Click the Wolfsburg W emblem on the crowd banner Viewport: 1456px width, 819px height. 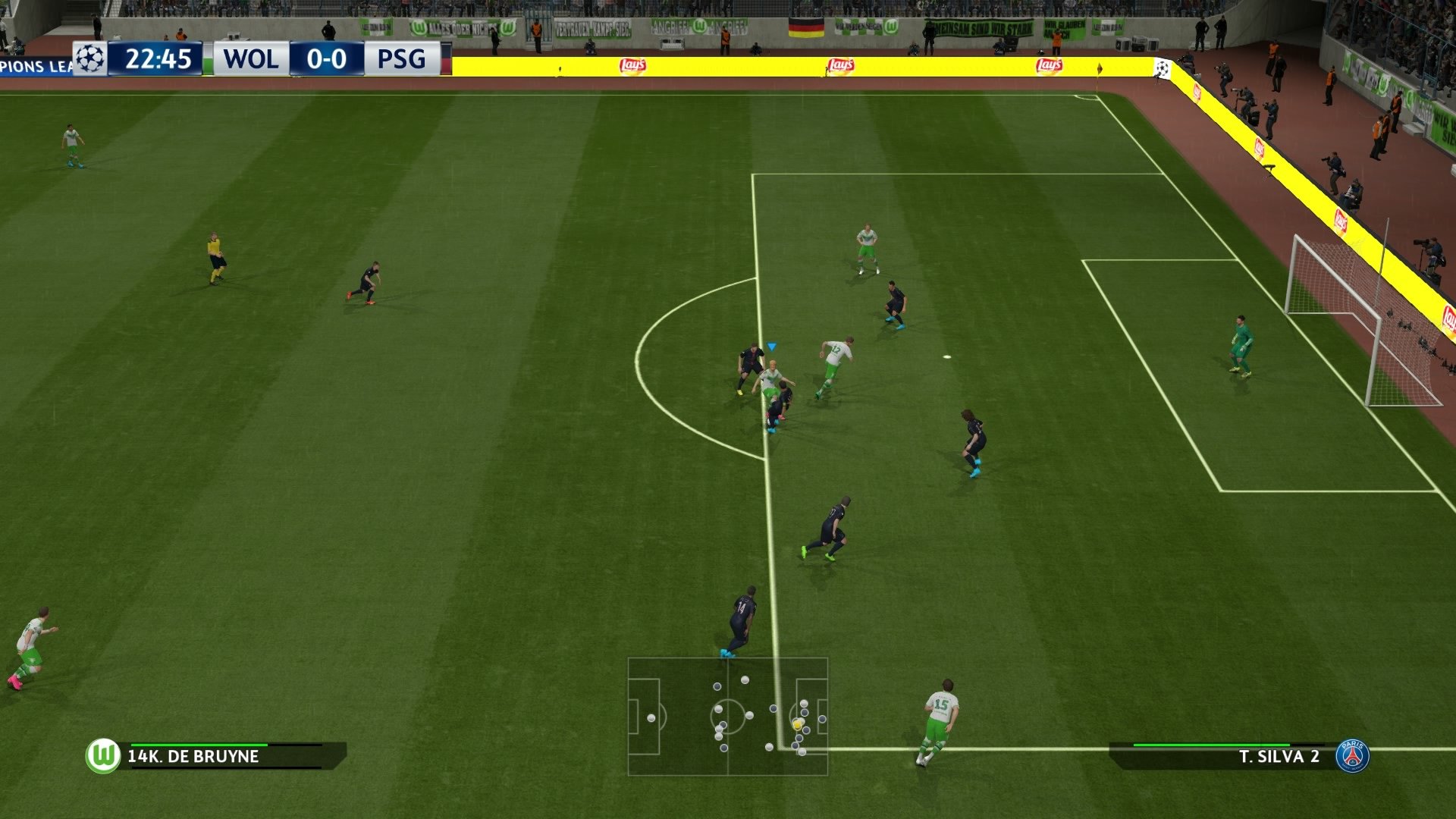click(891, 27)
